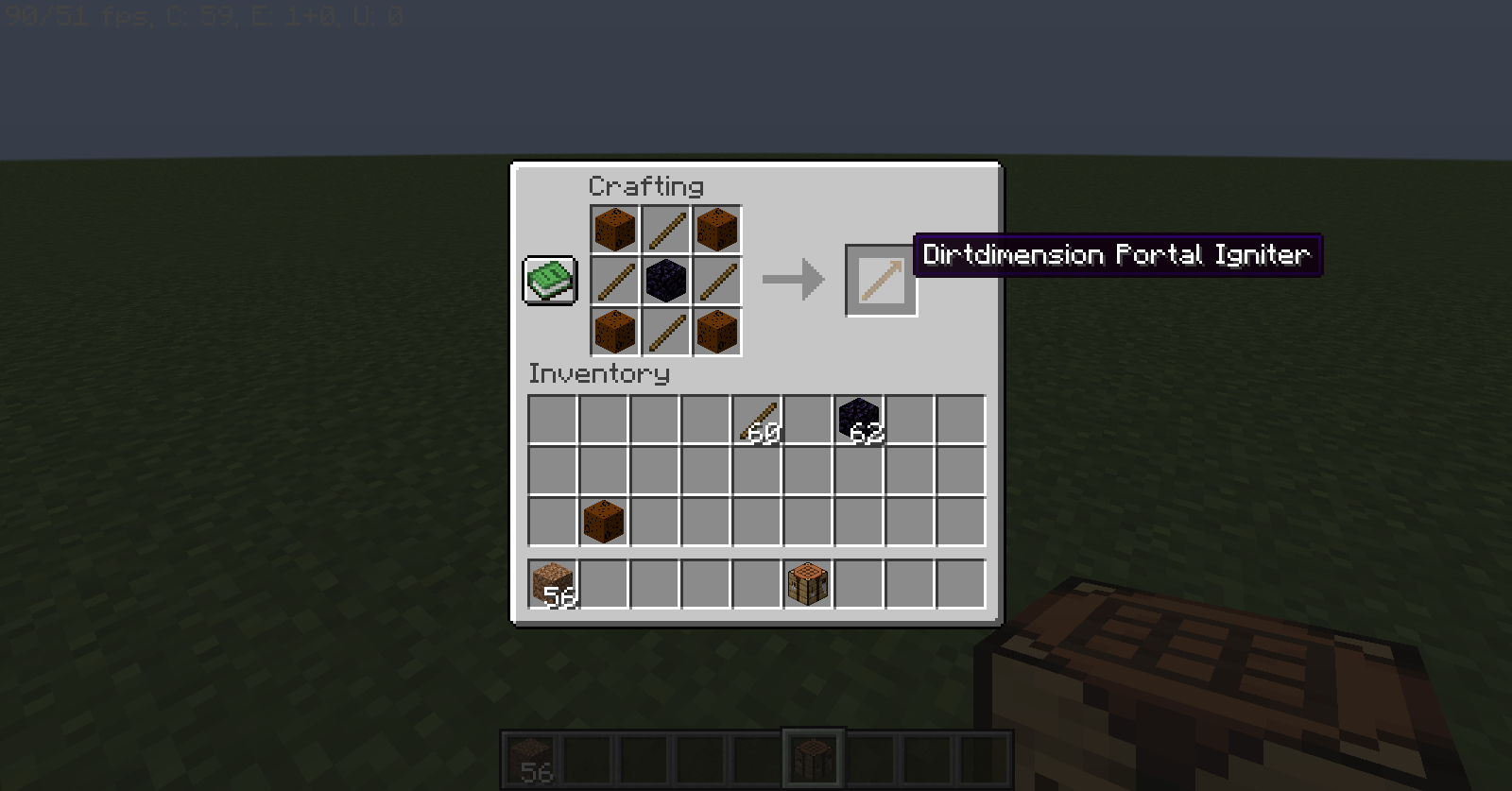
Task: Select the top-left brown block in the crafting grid
Action: 614,229
